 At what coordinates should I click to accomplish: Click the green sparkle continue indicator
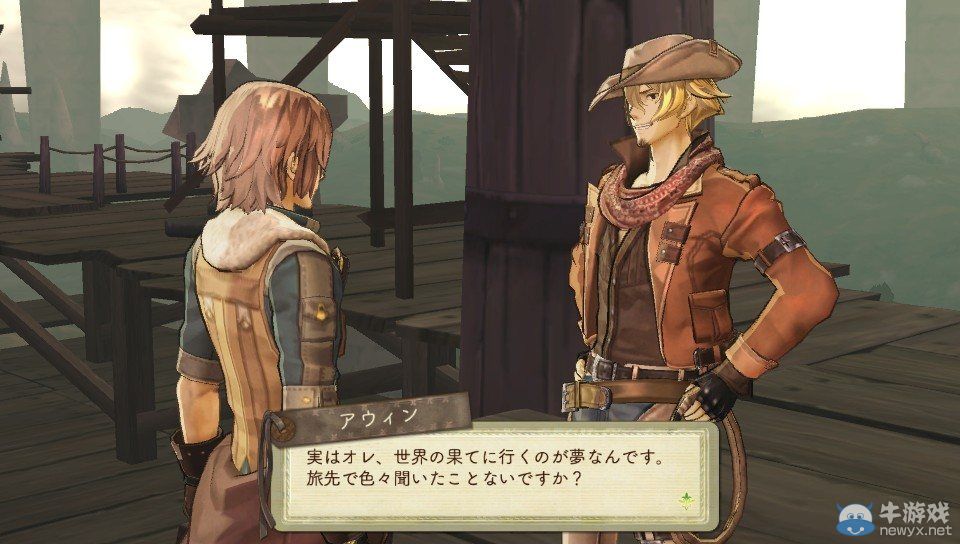coord(687,498)
